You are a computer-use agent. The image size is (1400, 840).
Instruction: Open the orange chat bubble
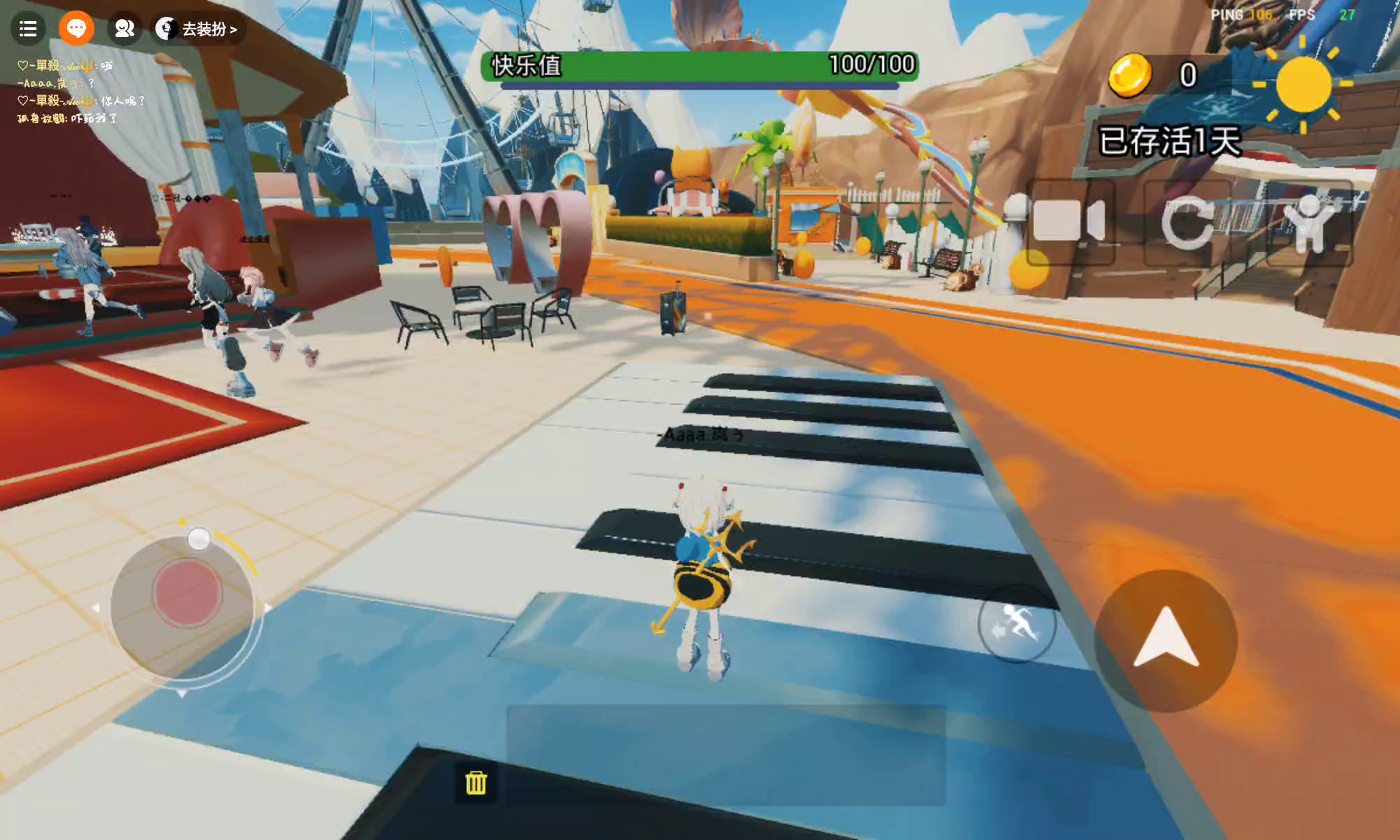(76, 29)
